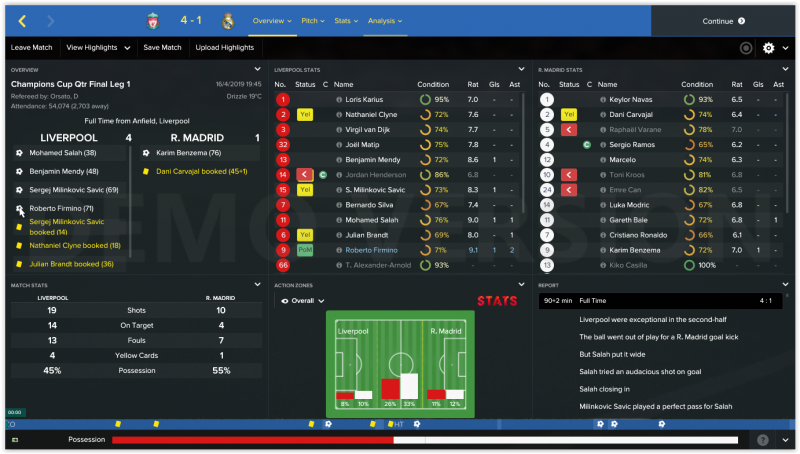Viewport: 800px width, 454px height.
Task: Open the Analysis dropdown tab
Action: 384,21
